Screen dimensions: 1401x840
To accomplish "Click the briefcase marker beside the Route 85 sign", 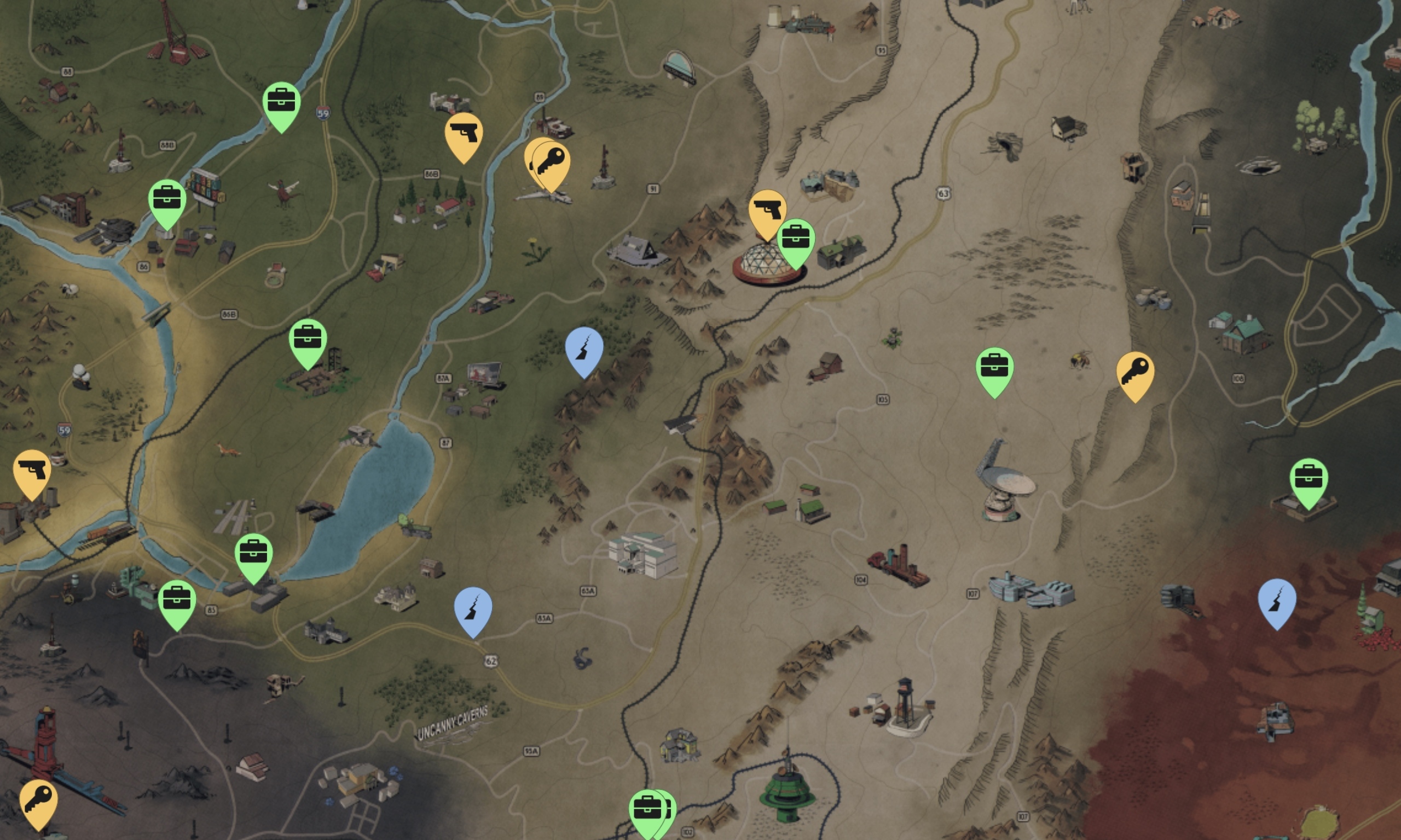I will [177, 600].
